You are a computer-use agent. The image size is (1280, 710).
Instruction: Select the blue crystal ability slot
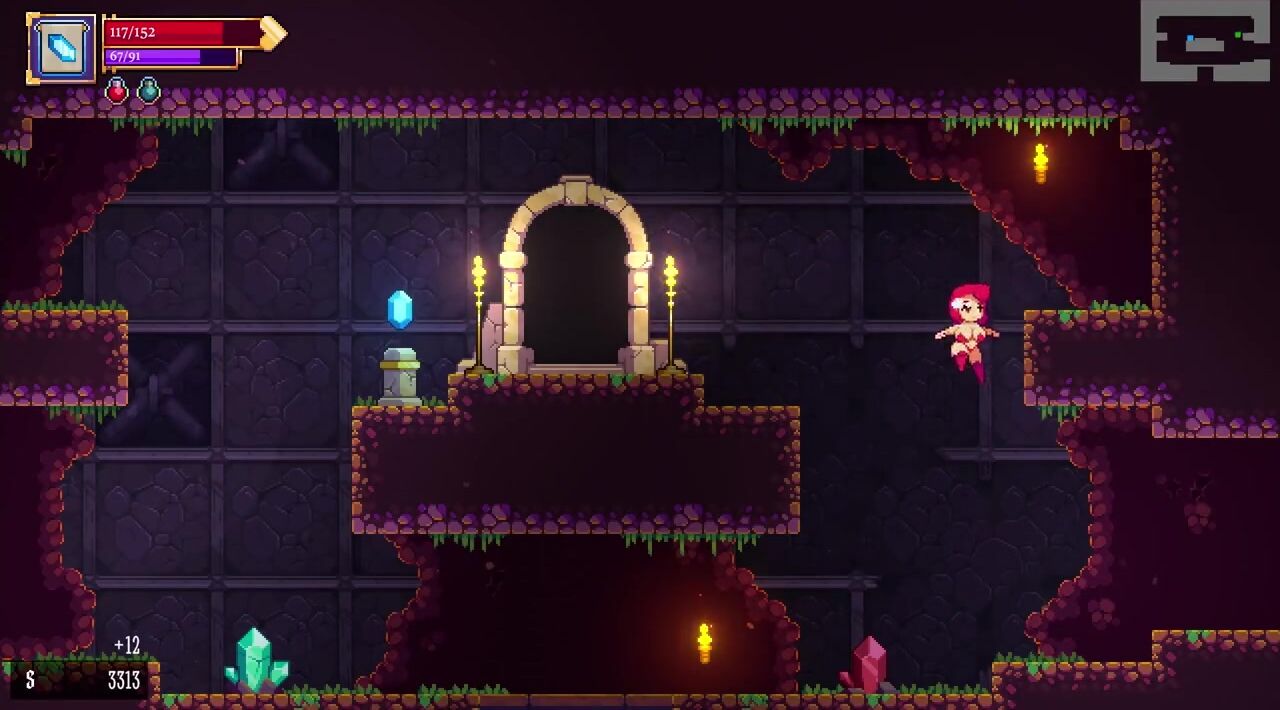coord(62,47)
